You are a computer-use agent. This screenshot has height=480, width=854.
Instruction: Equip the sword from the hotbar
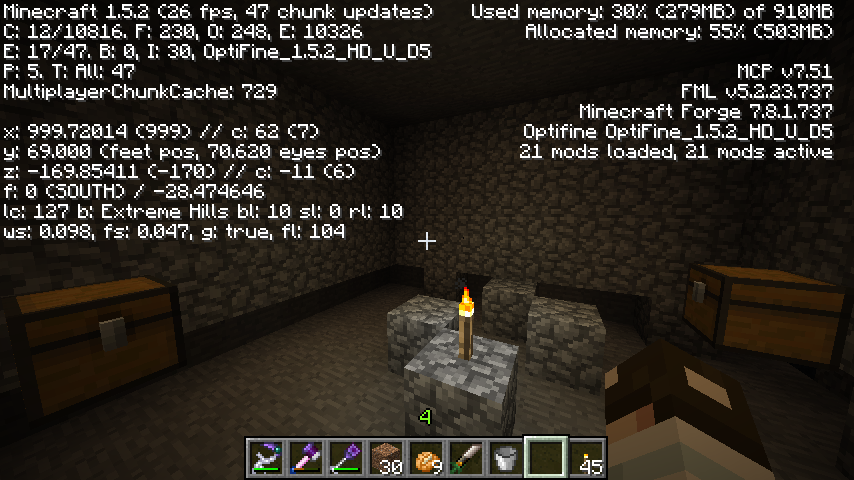pos(466,457)
